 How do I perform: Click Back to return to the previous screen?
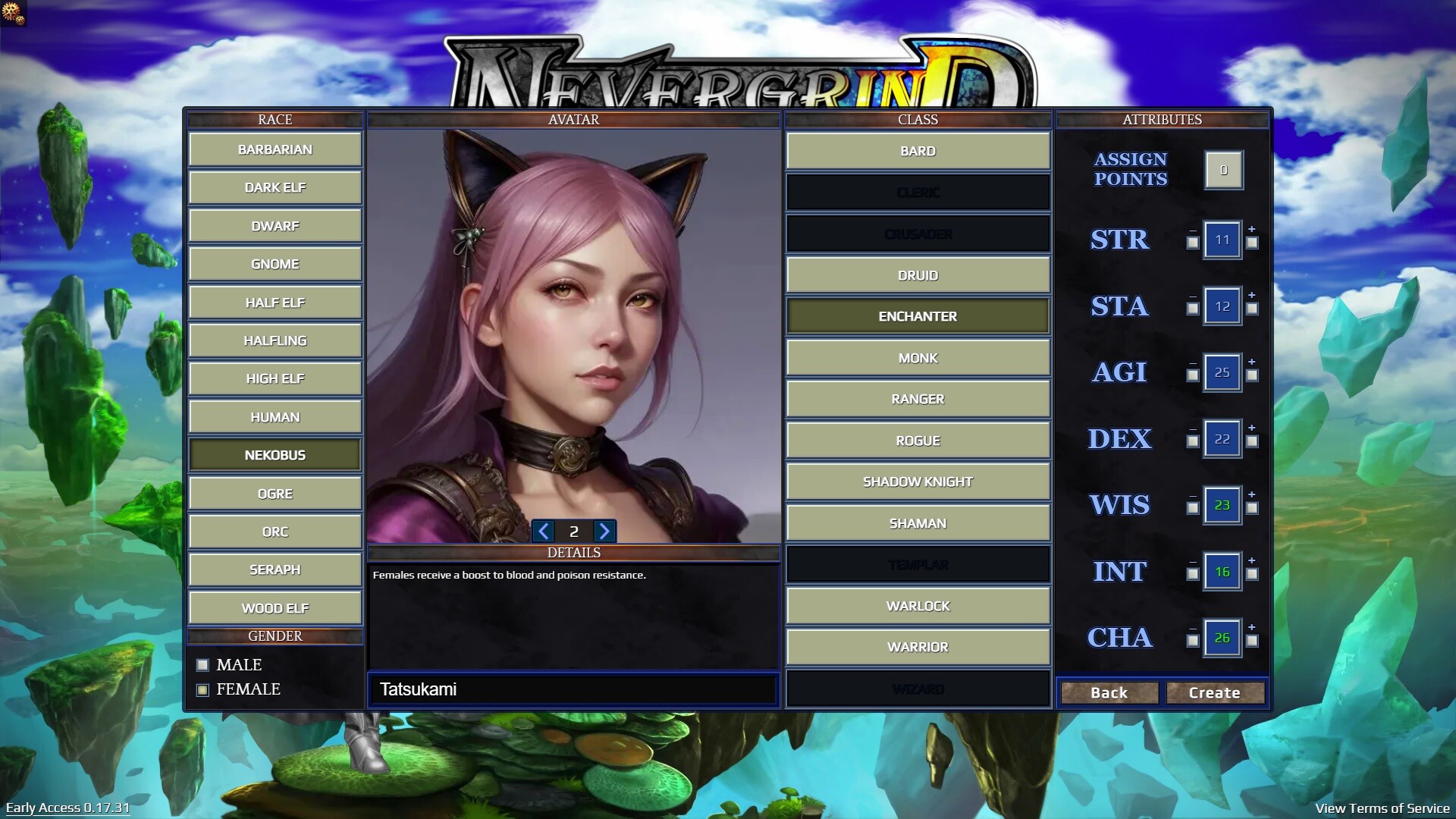click(x=1109, y=692)
